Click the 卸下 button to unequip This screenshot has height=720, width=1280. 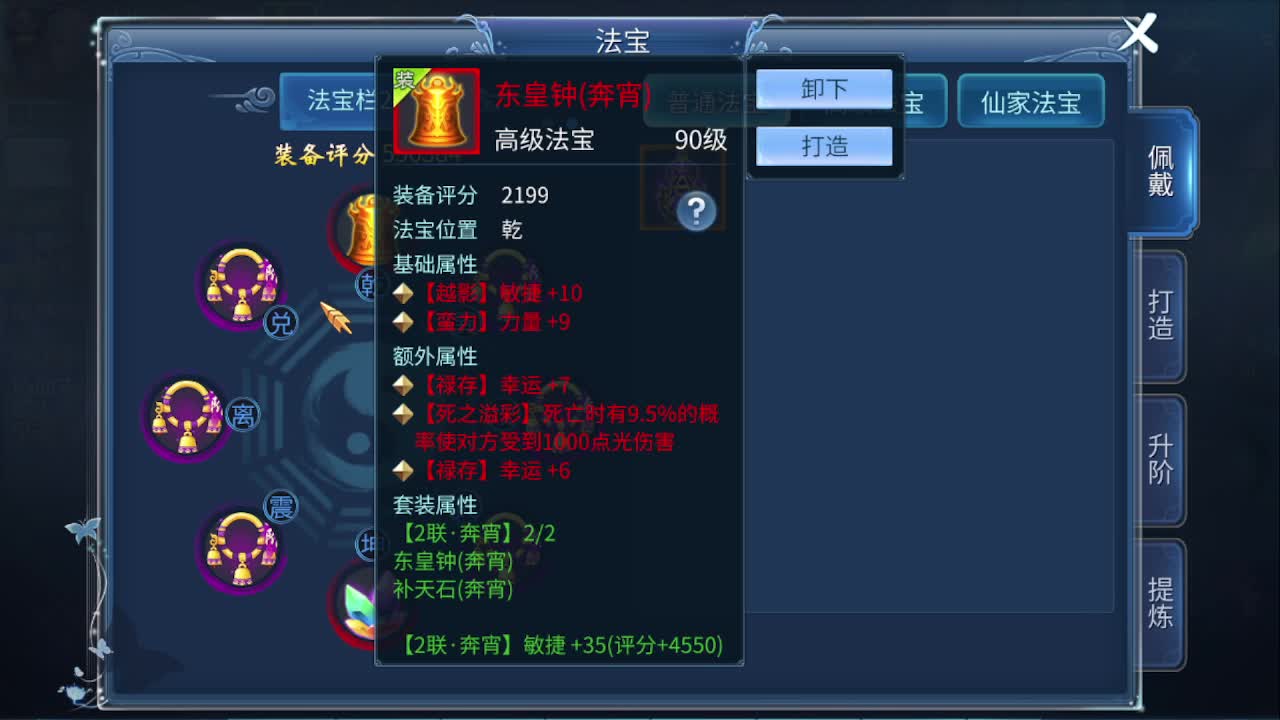tap(823, 89)
